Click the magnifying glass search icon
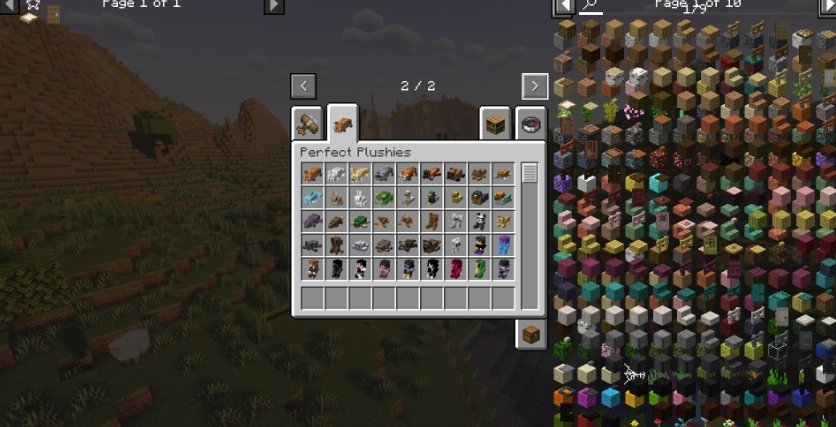This screenshot has width=836, height=427. coord(591,6)
